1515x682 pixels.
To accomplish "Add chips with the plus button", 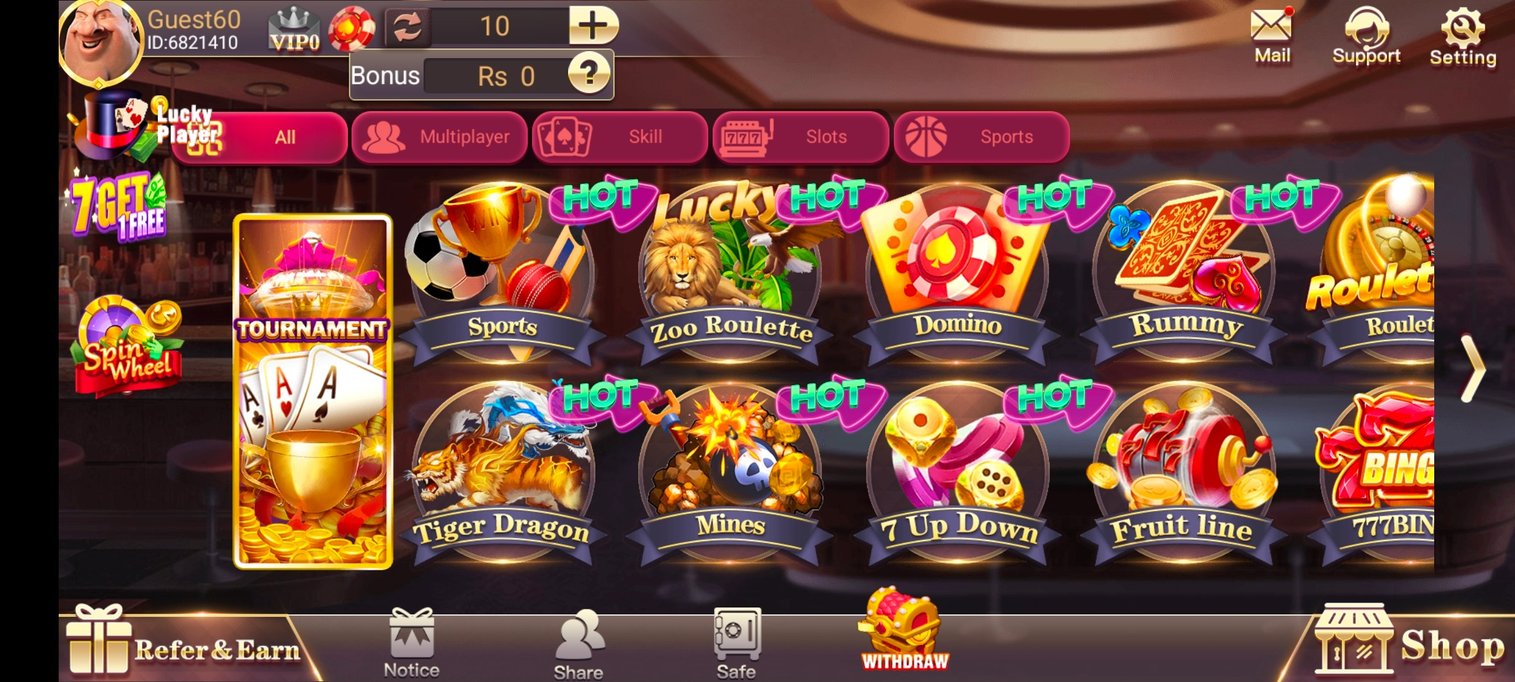I will (593, 26).
